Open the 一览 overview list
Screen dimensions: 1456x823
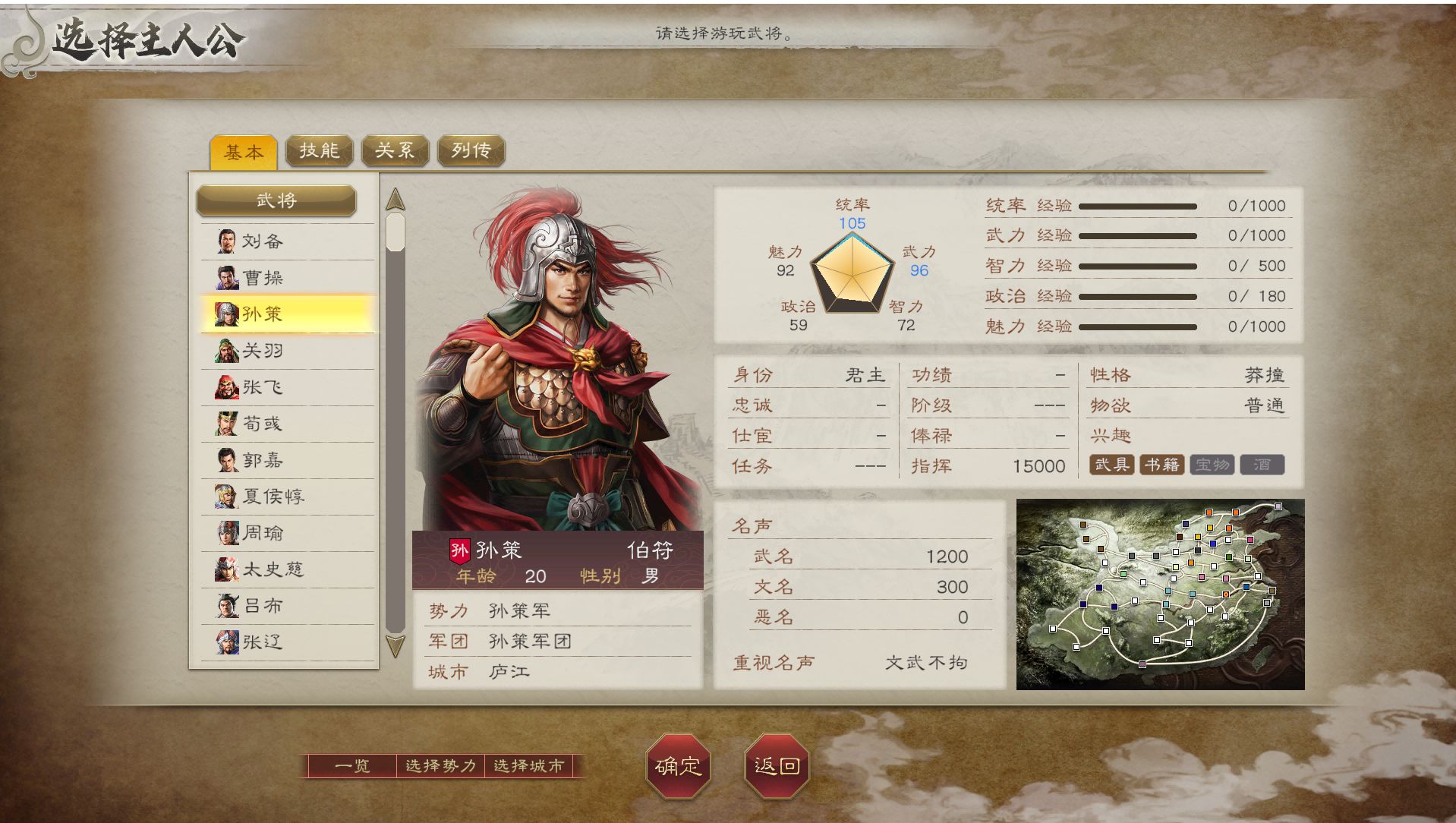pyautogui.click(x=352, y=766)
